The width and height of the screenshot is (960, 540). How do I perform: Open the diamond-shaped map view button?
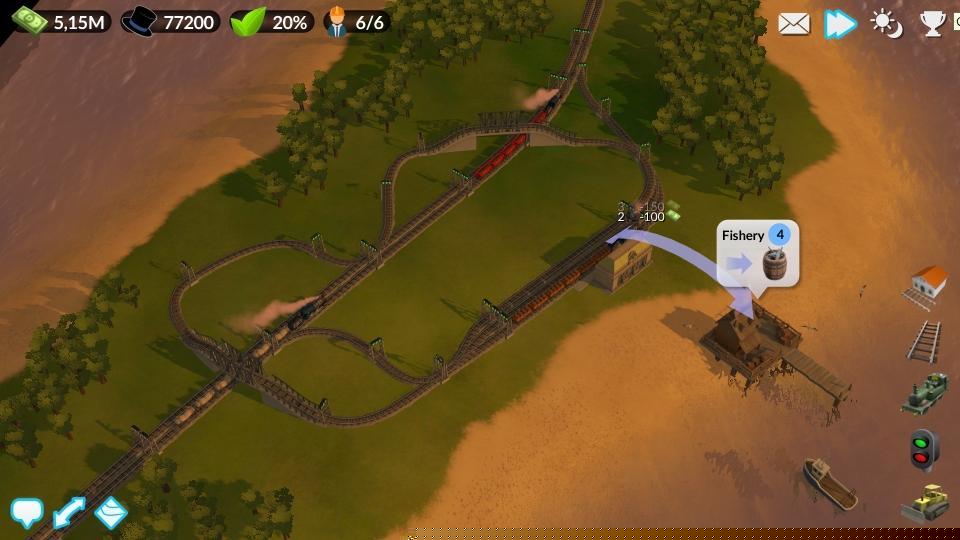[x=111, y=512]
